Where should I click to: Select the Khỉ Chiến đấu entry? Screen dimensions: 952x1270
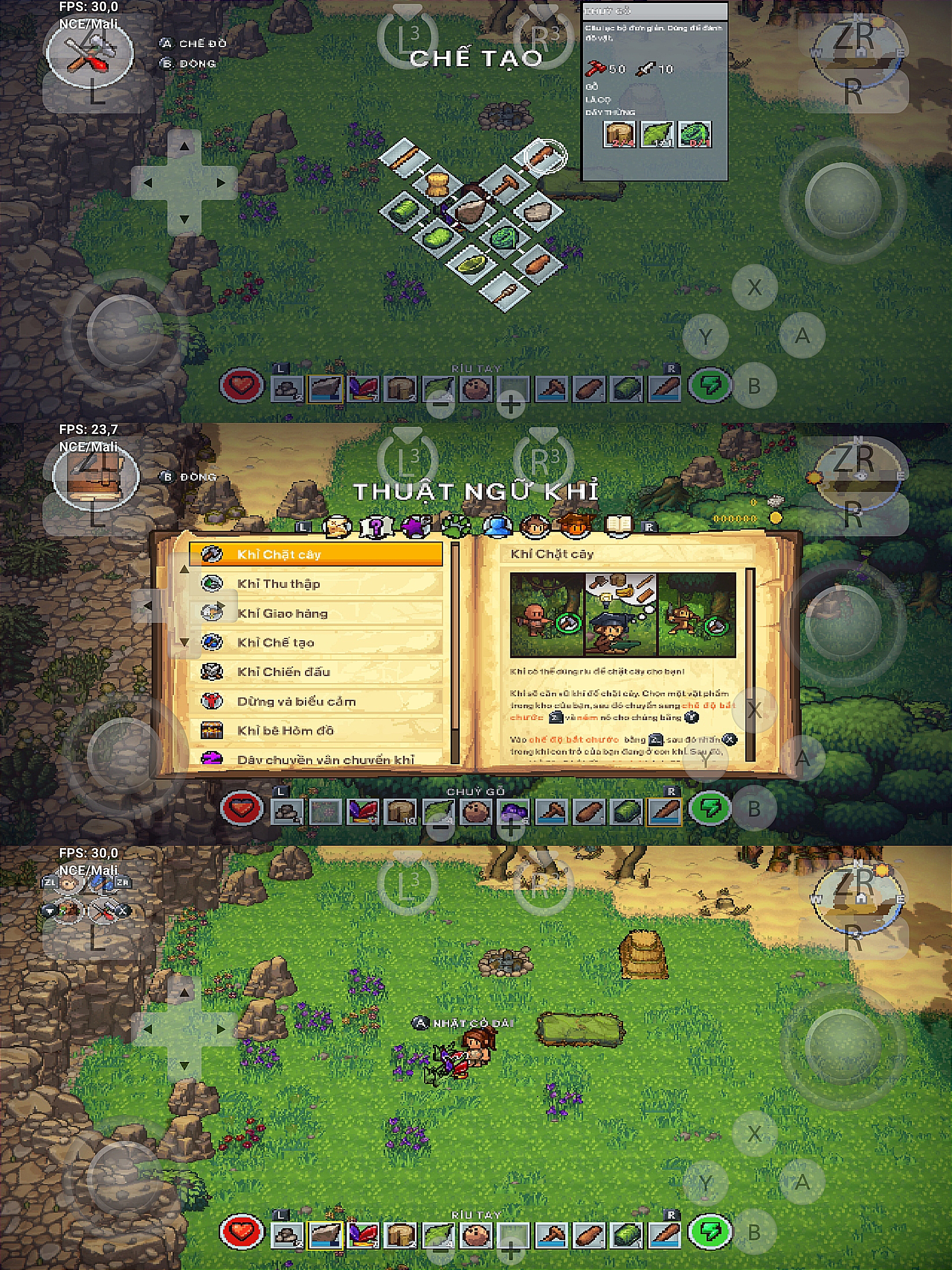[316, 672]
